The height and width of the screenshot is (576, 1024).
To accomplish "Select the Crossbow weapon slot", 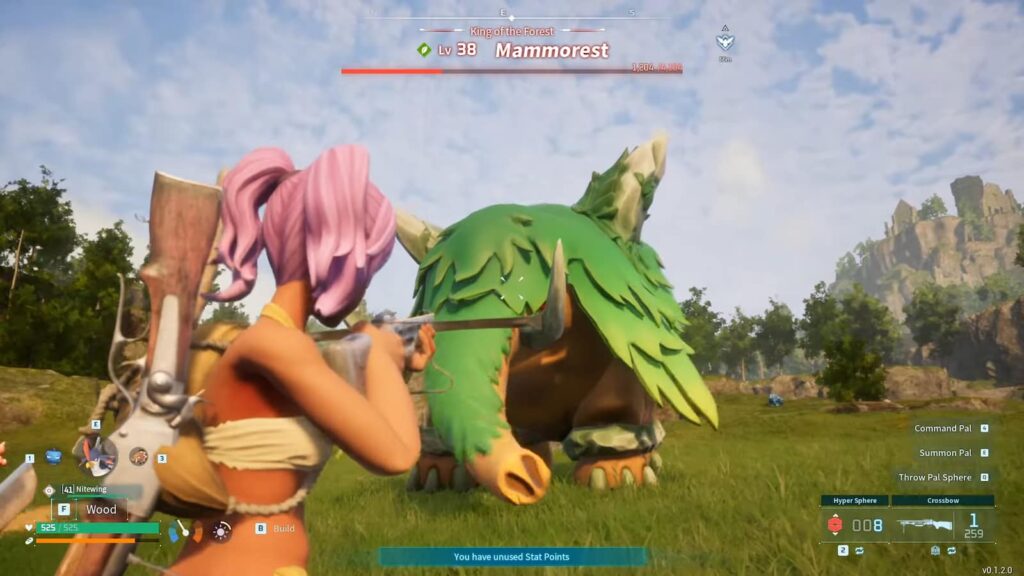I will (942, 523).
